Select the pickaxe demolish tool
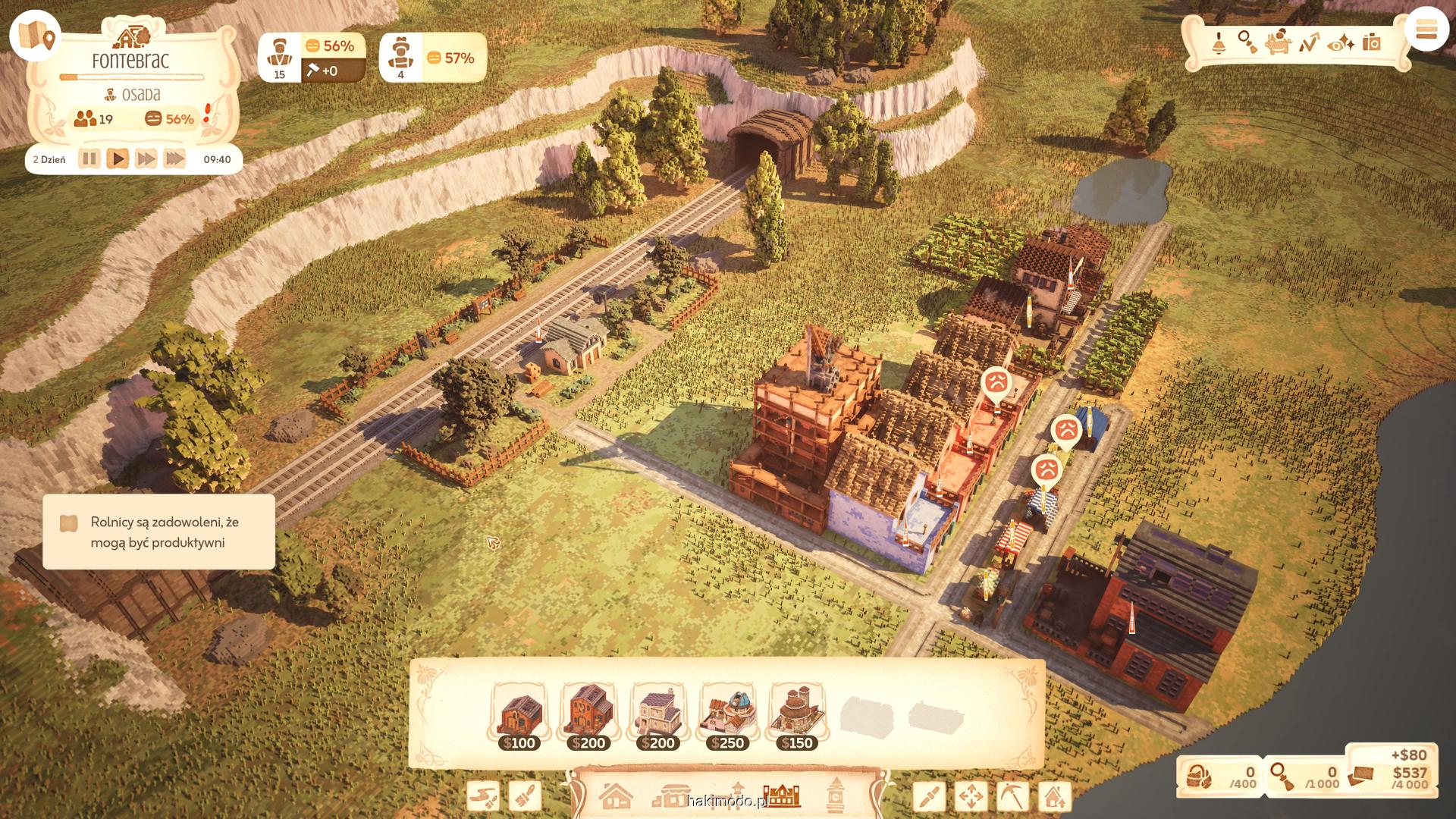Image resolution: width=1456 pixels, height=819 pixels. click(x=1012, y=796)
